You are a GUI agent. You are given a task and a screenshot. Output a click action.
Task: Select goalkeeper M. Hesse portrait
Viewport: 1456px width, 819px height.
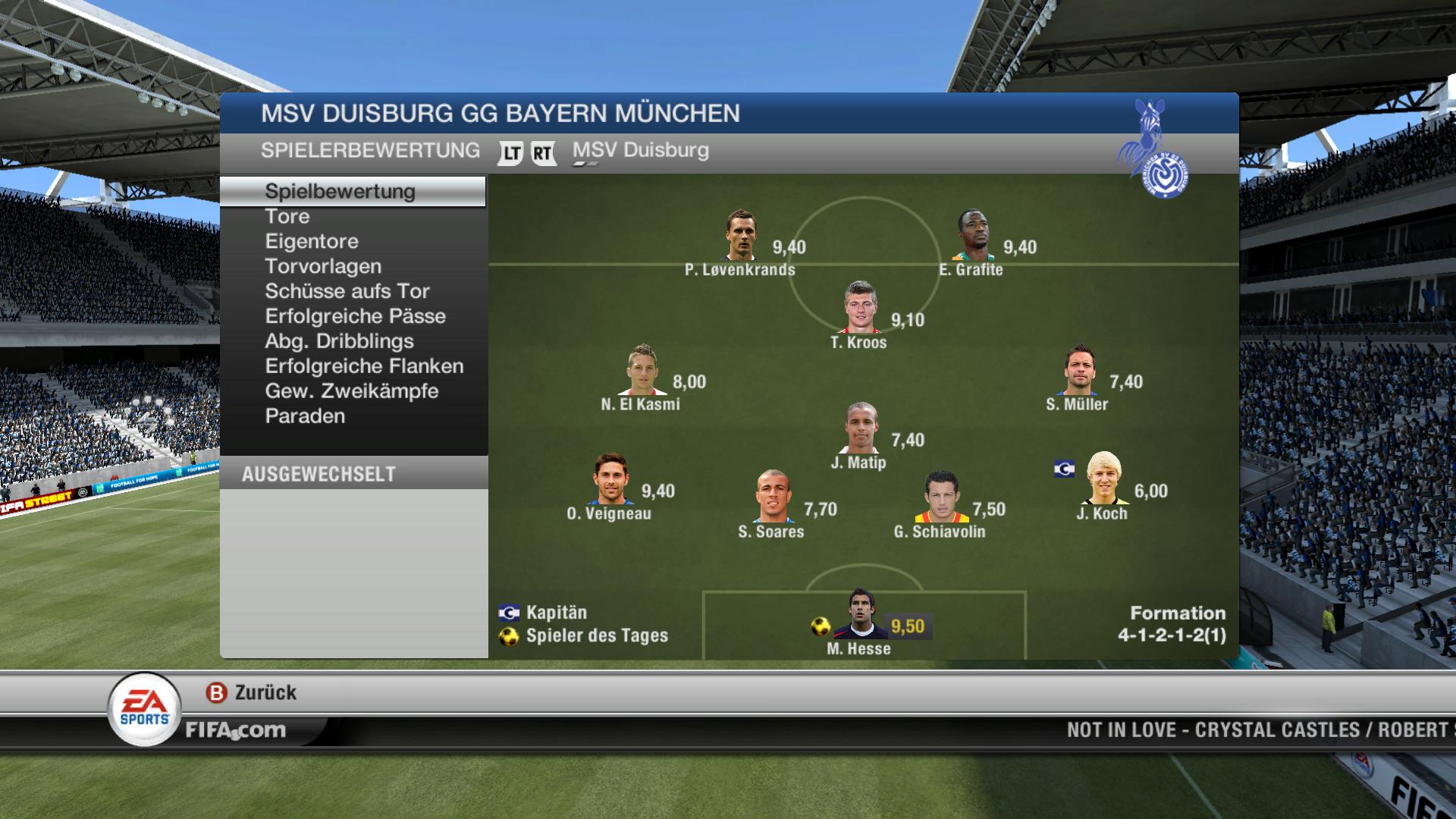pos(858,614)
